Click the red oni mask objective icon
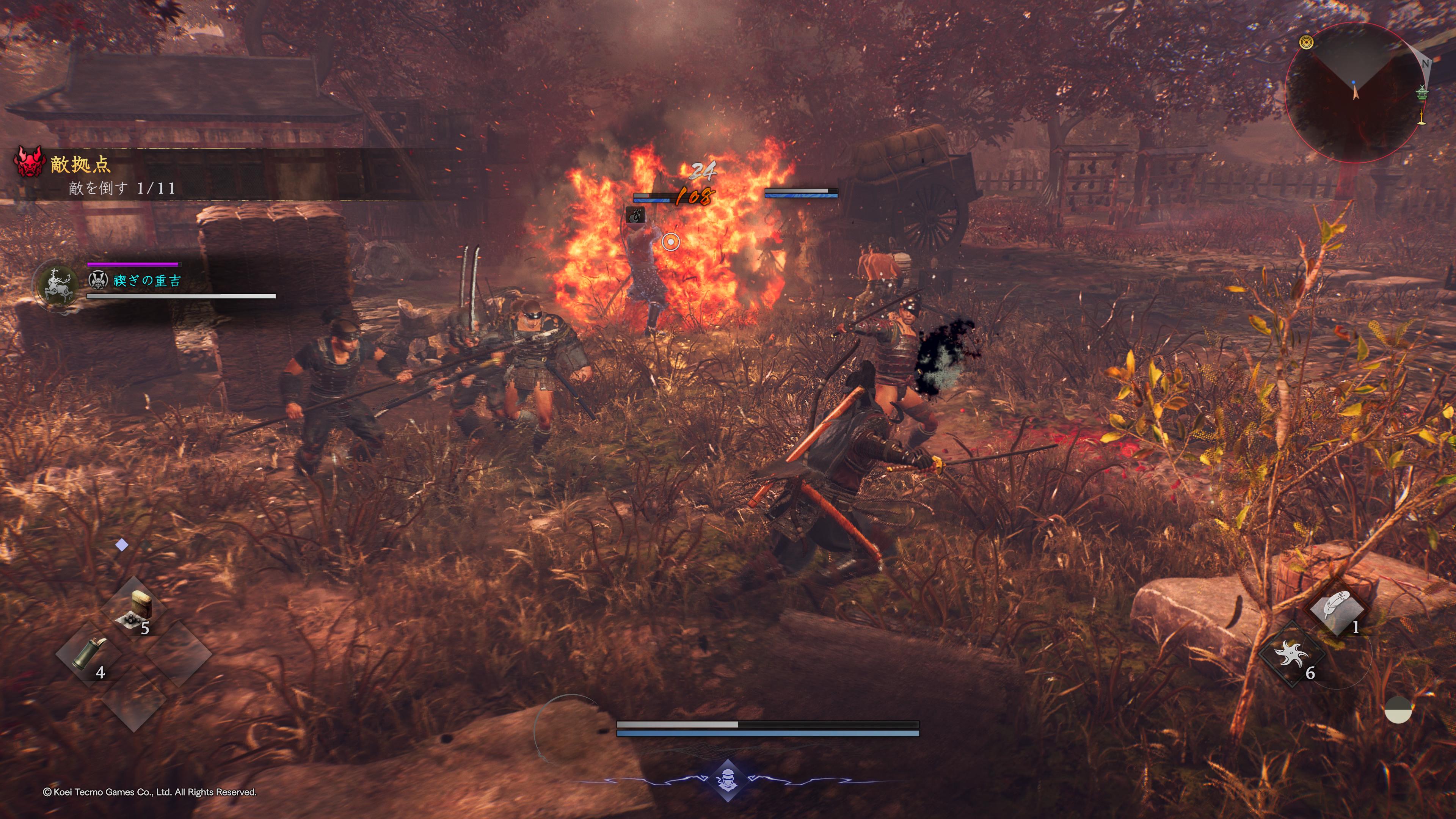Screen dimensions: 1456x819 coord(29,162)
